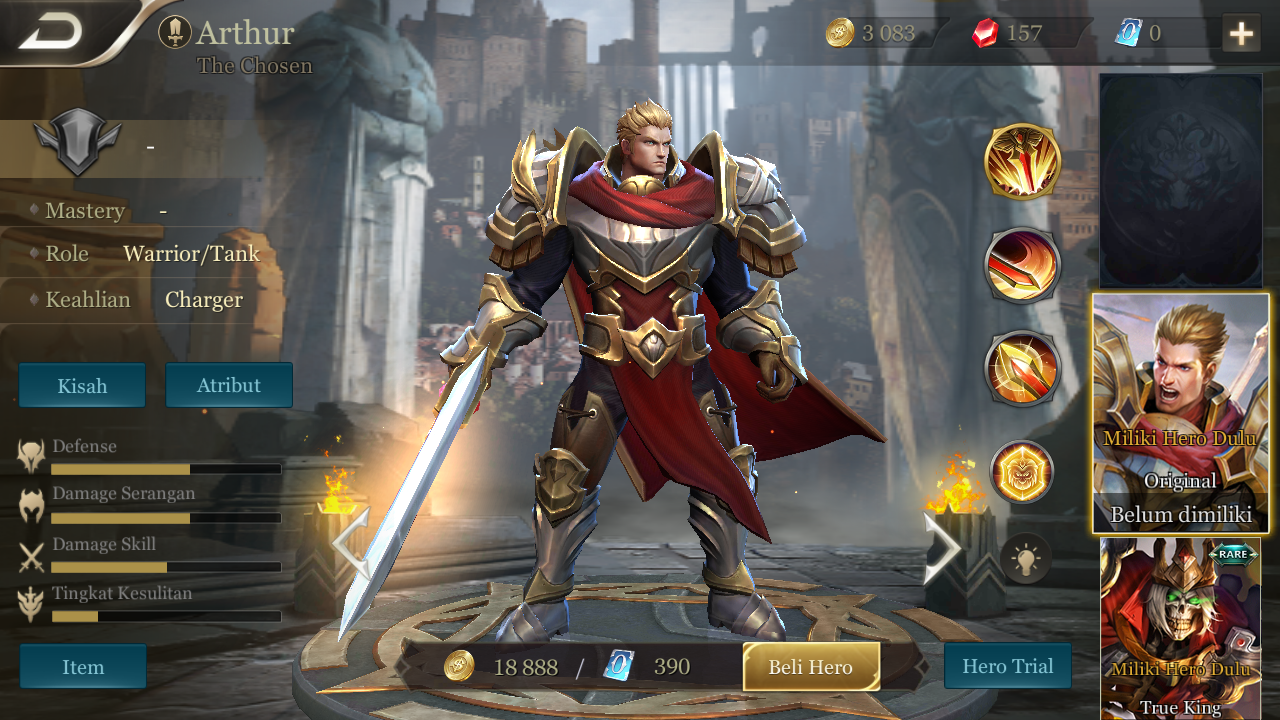Screen dimensions: 1280x720
Task: Add currency with the plus button
Action: (1241, 34)
